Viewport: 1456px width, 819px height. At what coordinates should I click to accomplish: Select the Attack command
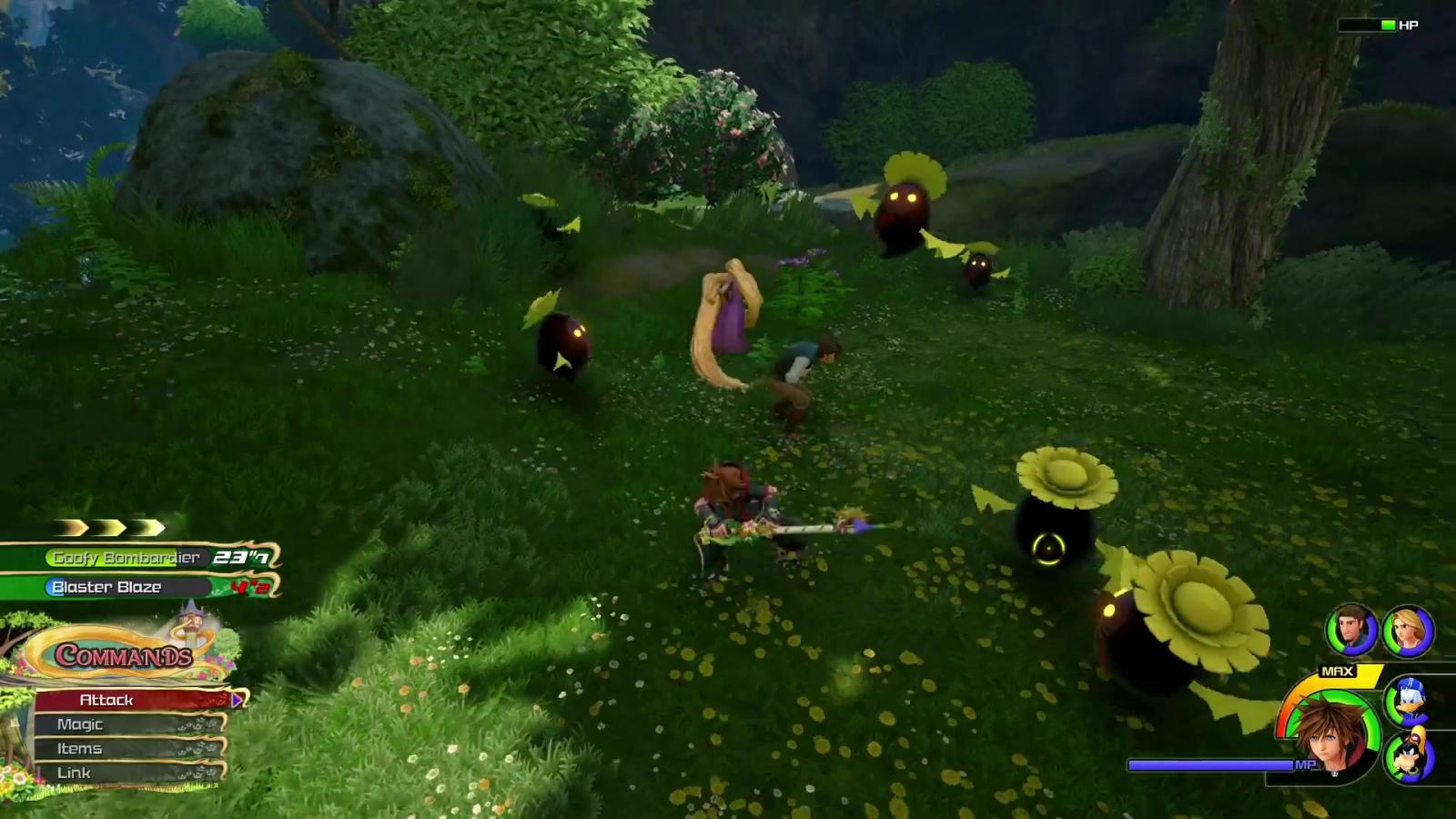click(x=127, y=700)
